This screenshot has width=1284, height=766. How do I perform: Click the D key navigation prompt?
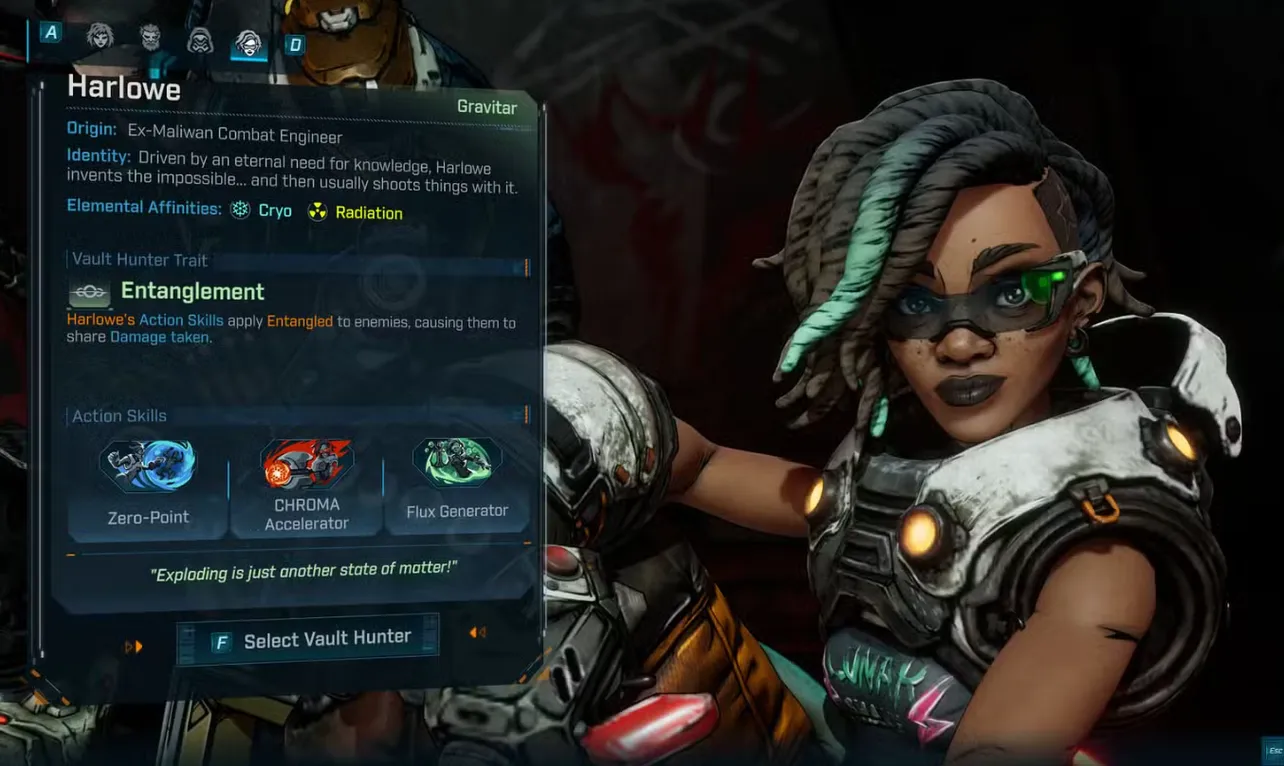coord(294,43)
